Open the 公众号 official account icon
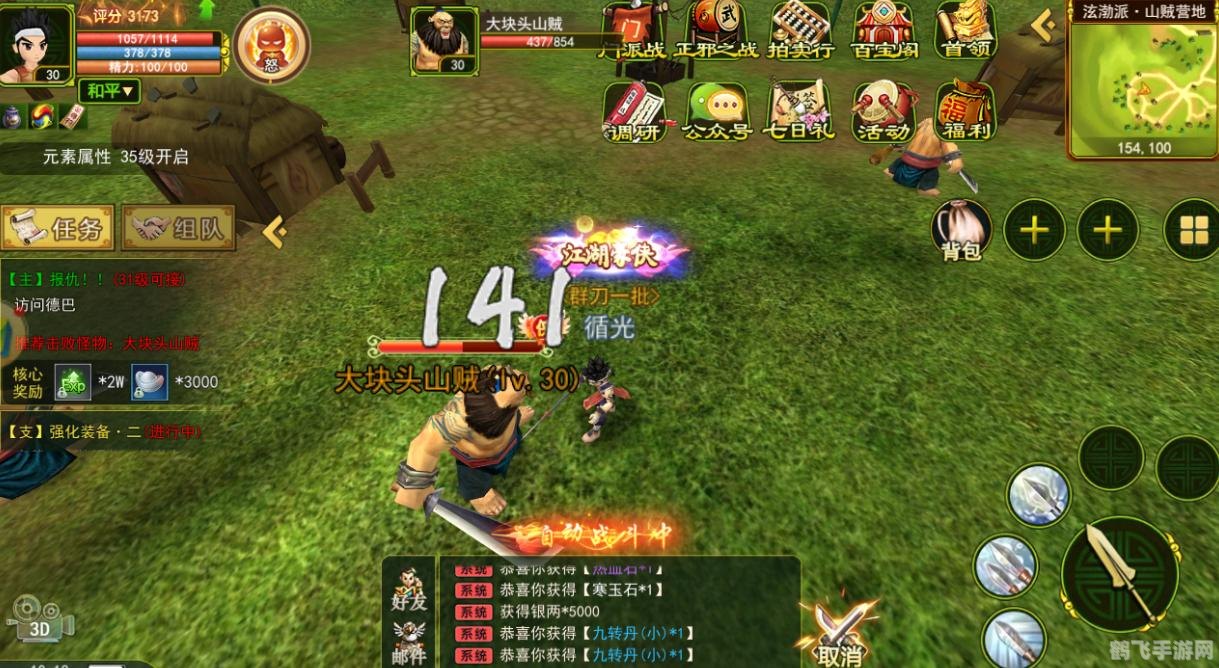This screenshot has width=1219, height=668. coord(716,112)
